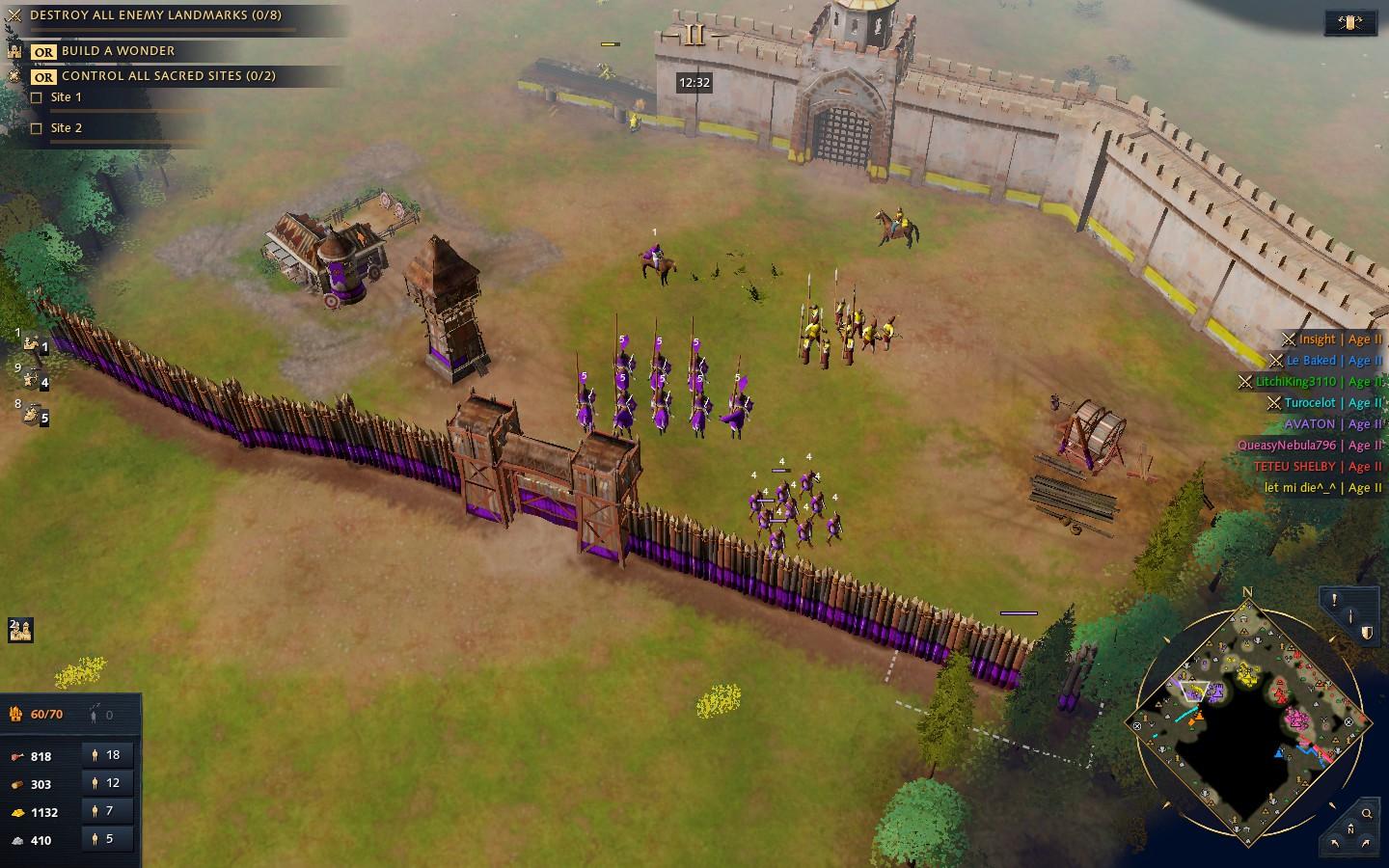Click the Site 1 objective entry
Image resolution: width=1389 pixels, height=868 pixels.
(x=66, y=97)
